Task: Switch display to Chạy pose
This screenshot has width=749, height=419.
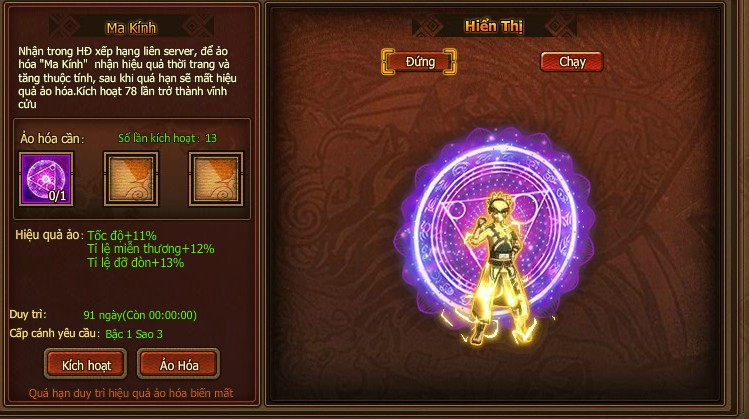Action: click(x=572, y=62)
